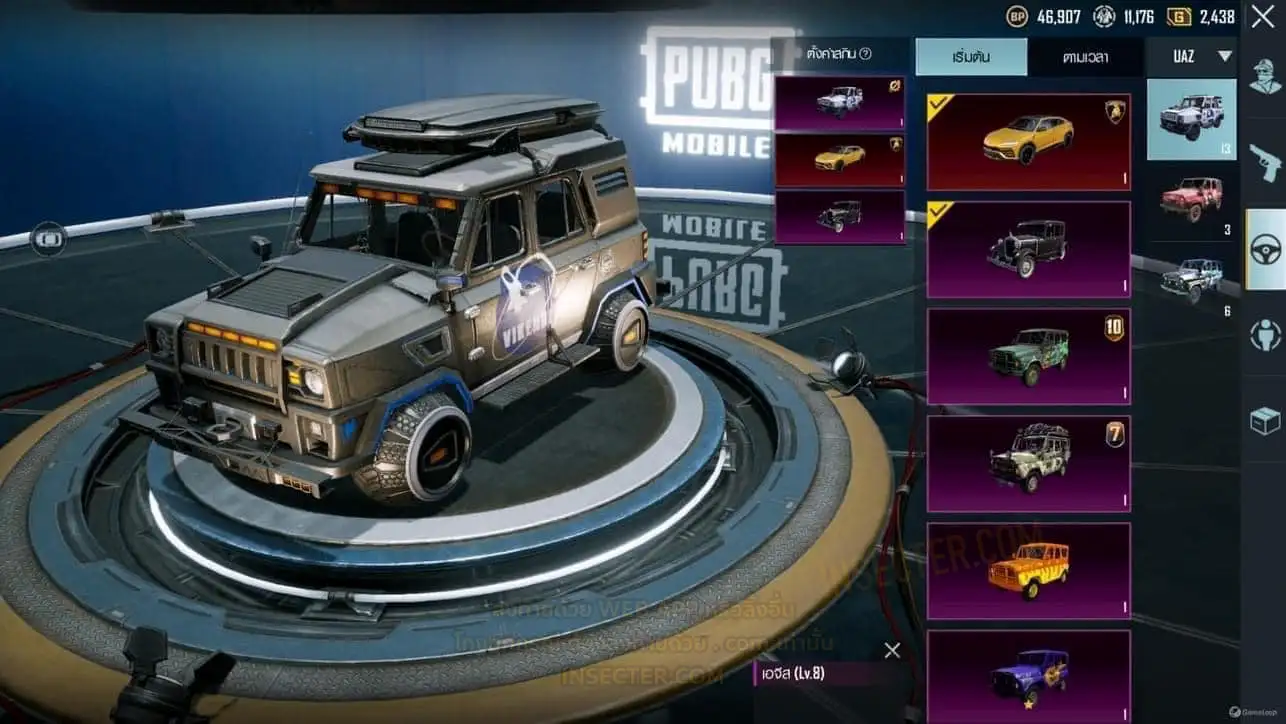Select the red buggy vehicle type thumbnail
1286x724 pixels.
pos(1191,199)
